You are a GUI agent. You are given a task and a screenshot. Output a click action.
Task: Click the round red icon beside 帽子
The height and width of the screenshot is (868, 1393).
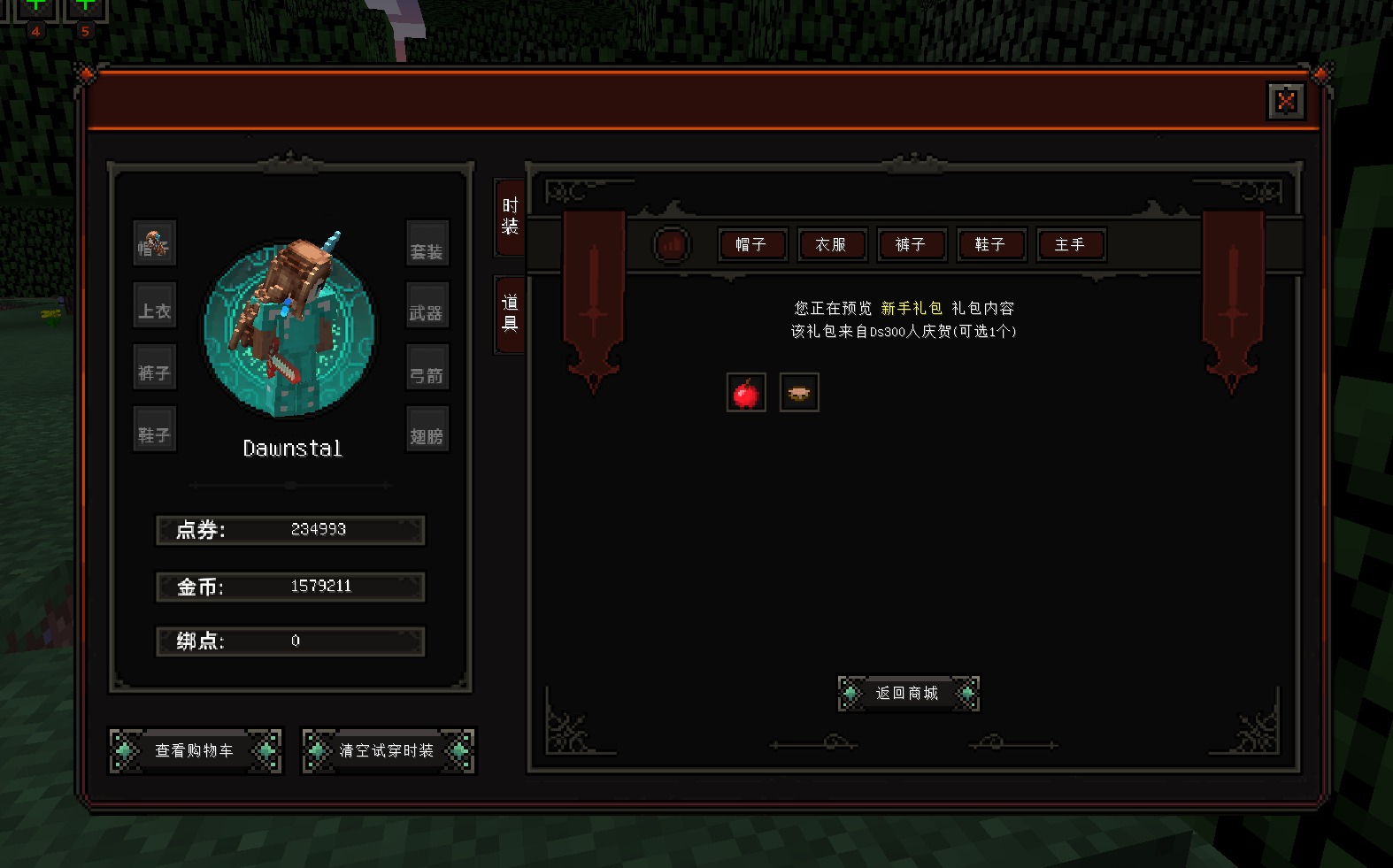pyautogui.click(x=672, y=244)
